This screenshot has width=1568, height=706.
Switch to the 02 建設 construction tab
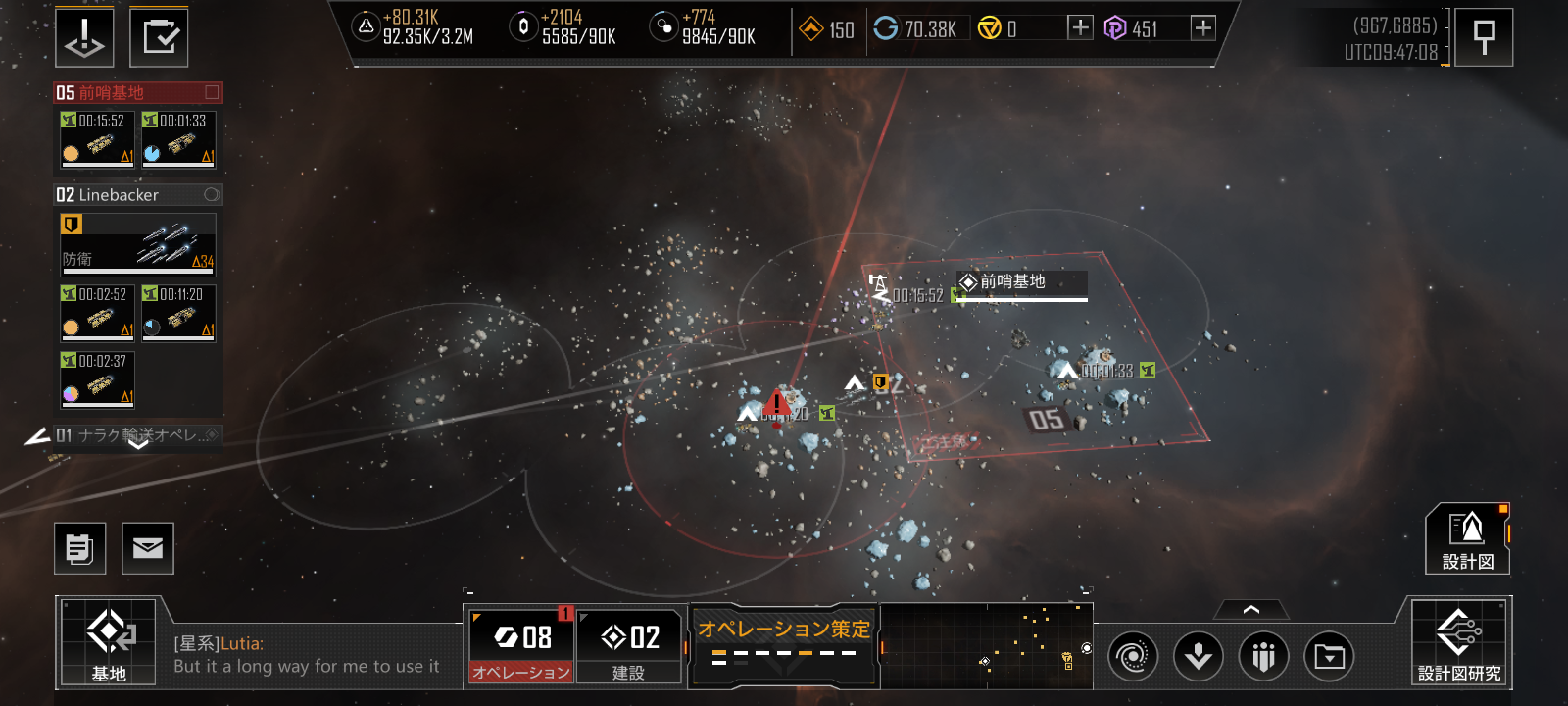(629, 644)
